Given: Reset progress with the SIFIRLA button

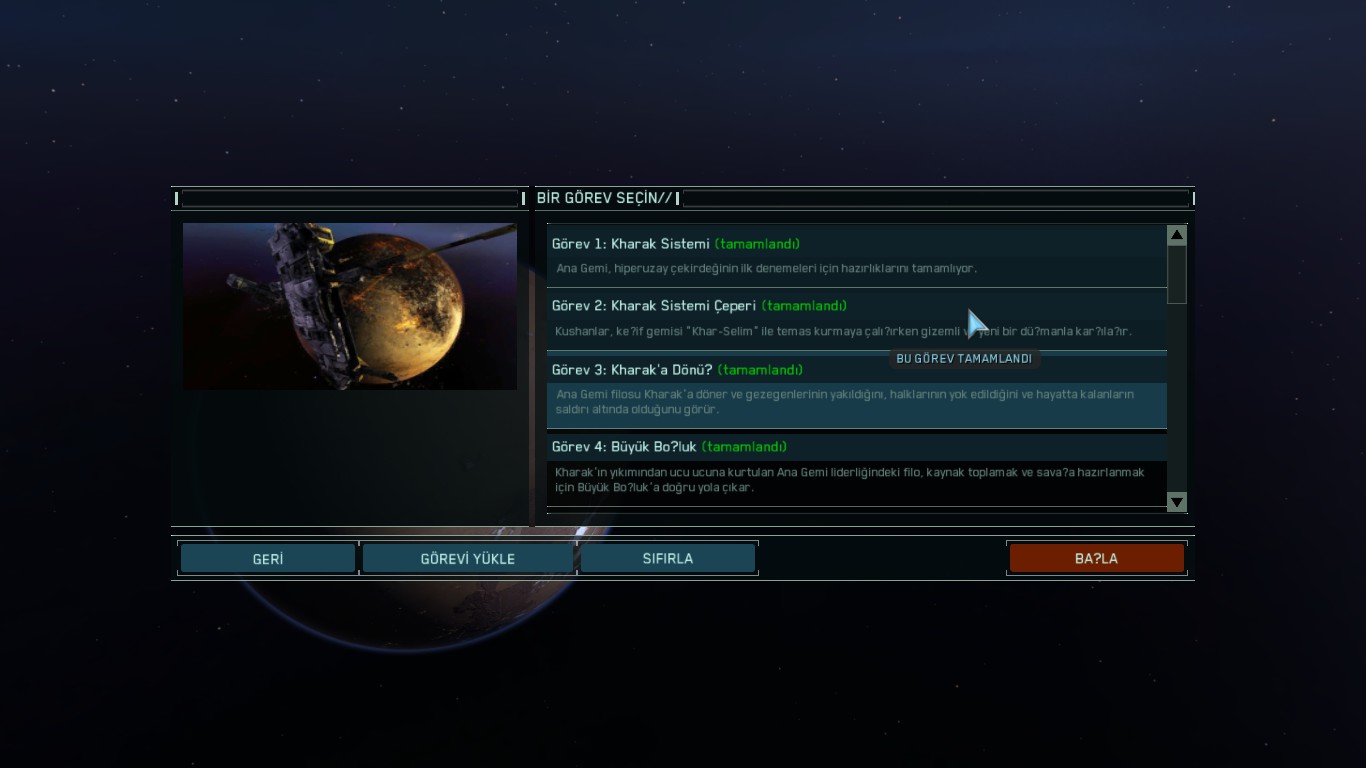Looking at the screenshot, I should (x=667, y=559).
